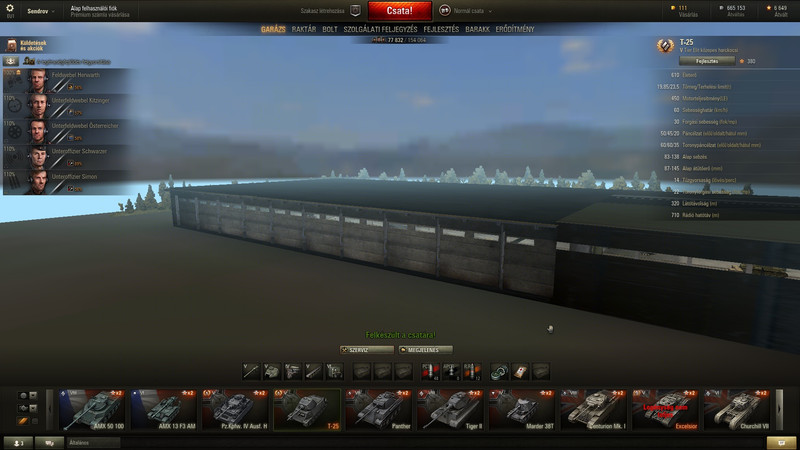Choose the Churchill VII tank
This screenshot has width=800, height=450.
point(737,409)
